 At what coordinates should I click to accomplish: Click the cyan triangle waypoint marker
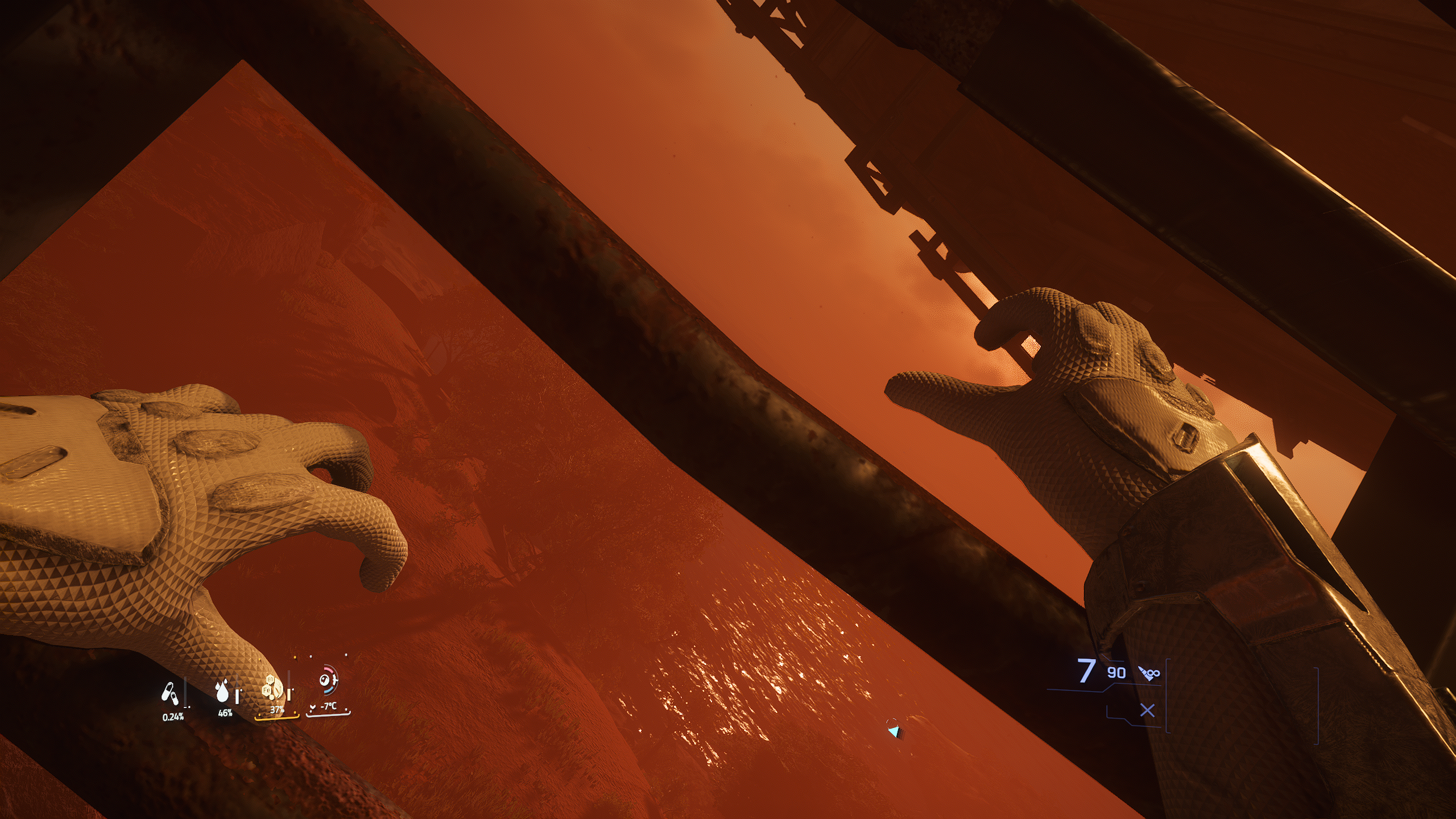pyautogui.click(x=895, y=731)
